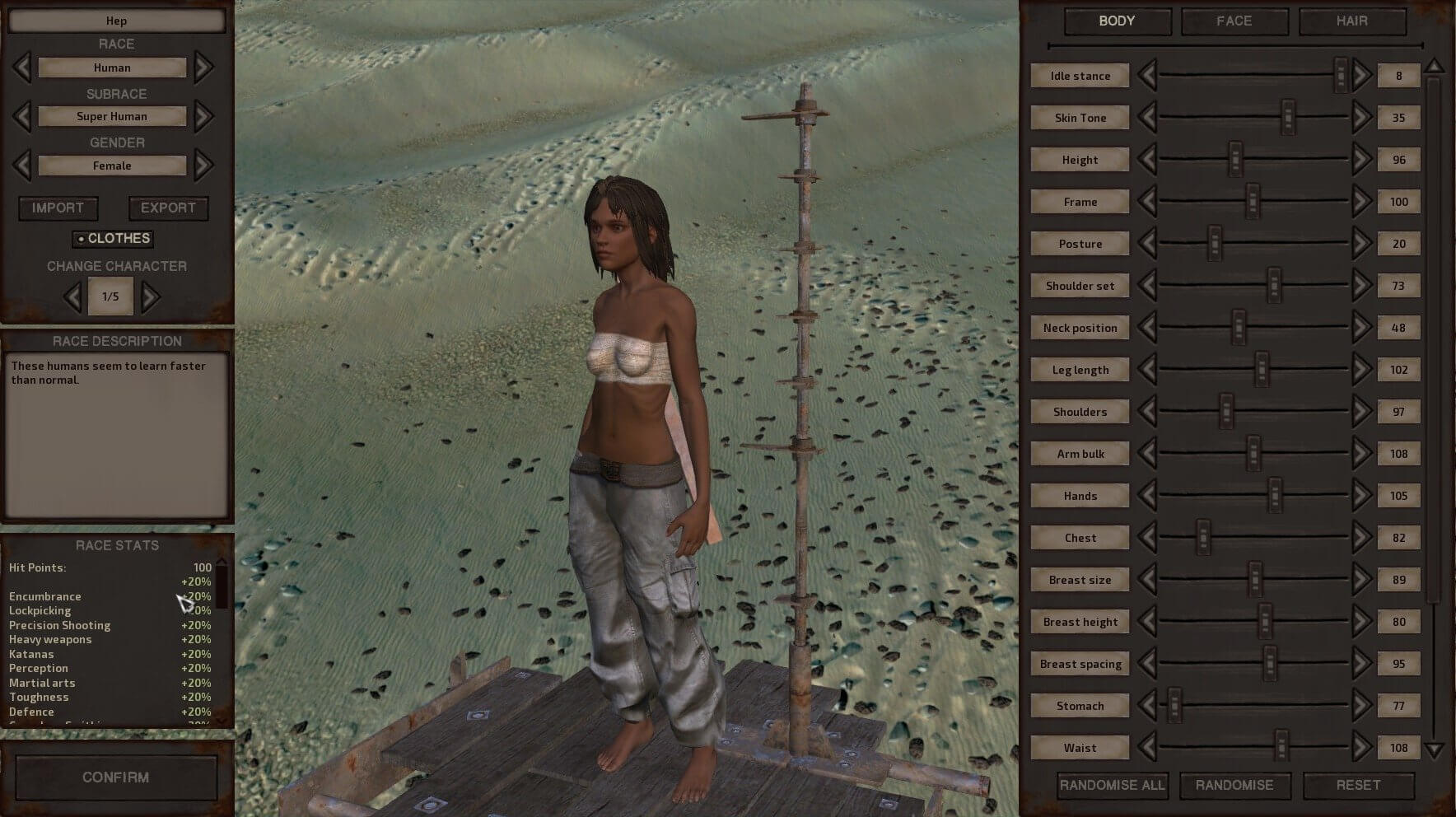Toggle the CLOTHES option
This screenshot has width=1456, height=817.
click(113, 239)
